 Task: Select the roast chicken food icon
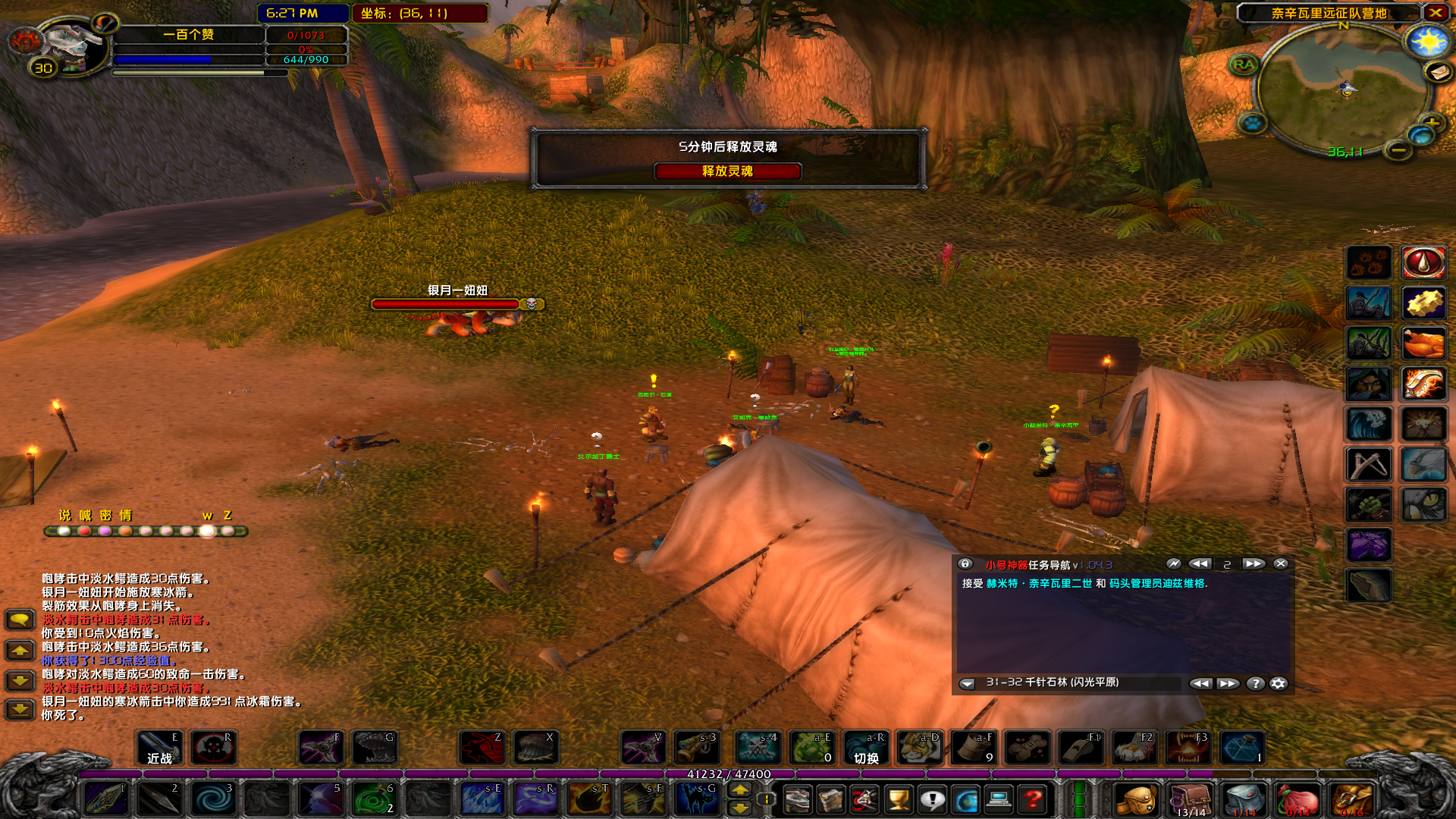pyautogui.click(x=1423, y=344)
